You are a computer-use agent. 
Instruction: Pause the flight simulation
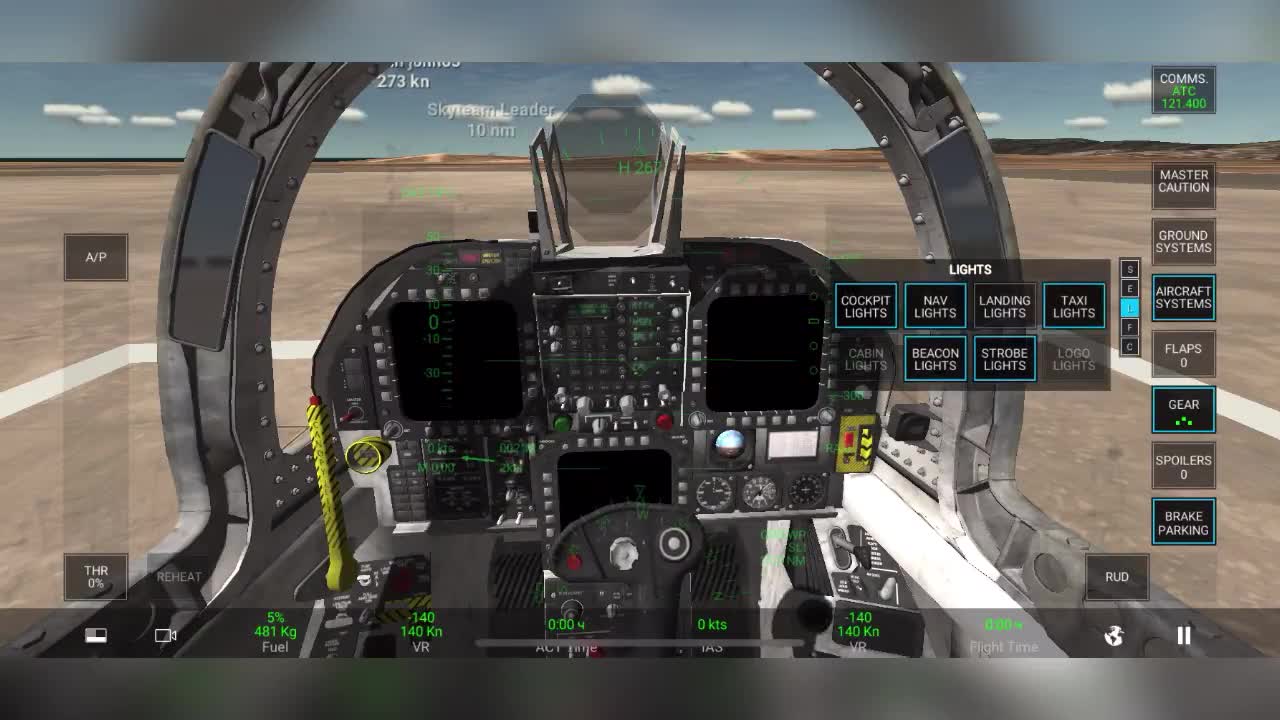(x=1183, y=635)
